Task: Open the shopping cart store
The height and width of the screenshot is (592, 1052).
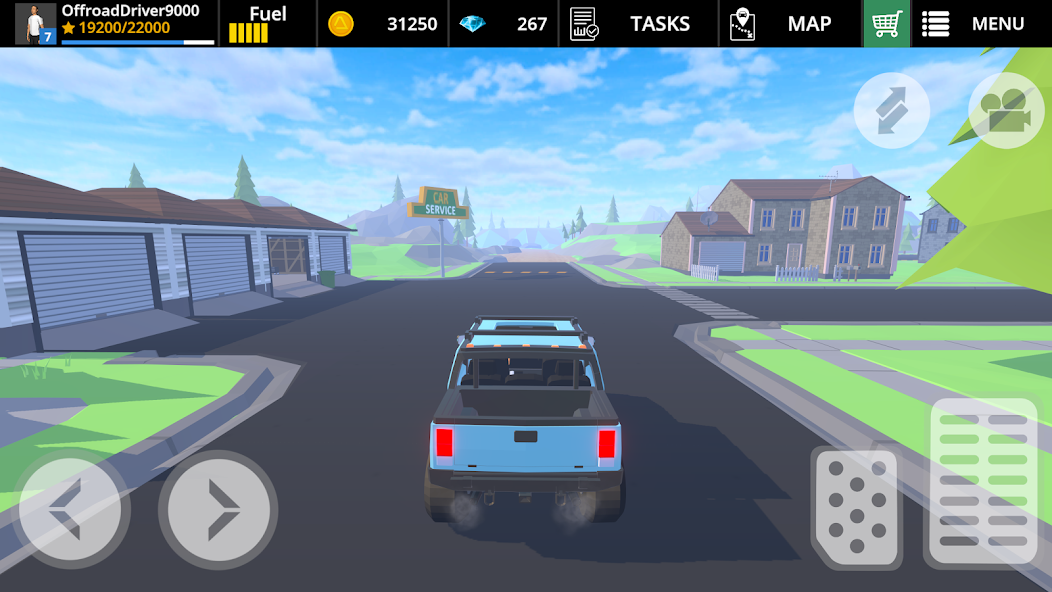Action: click(886, 23)
